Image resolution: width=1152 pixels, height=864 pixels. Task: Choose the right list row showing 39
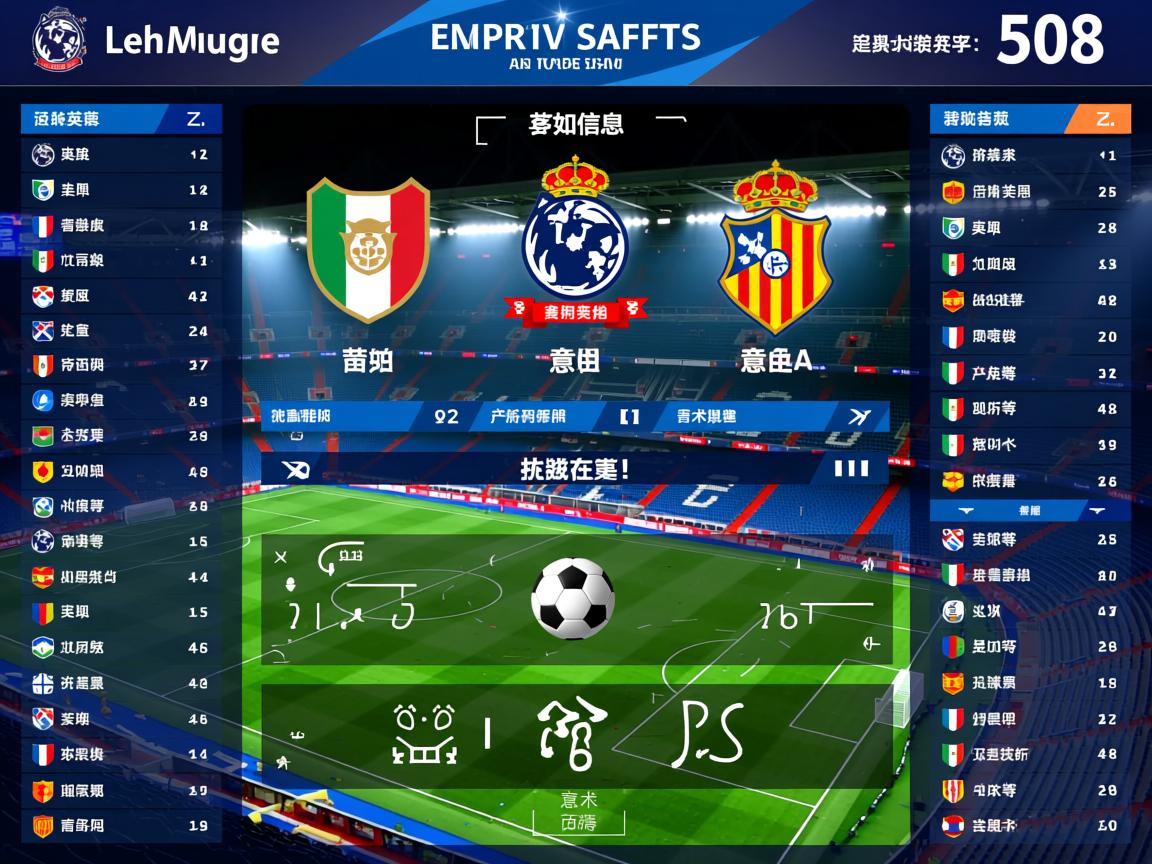point(1030,445)
